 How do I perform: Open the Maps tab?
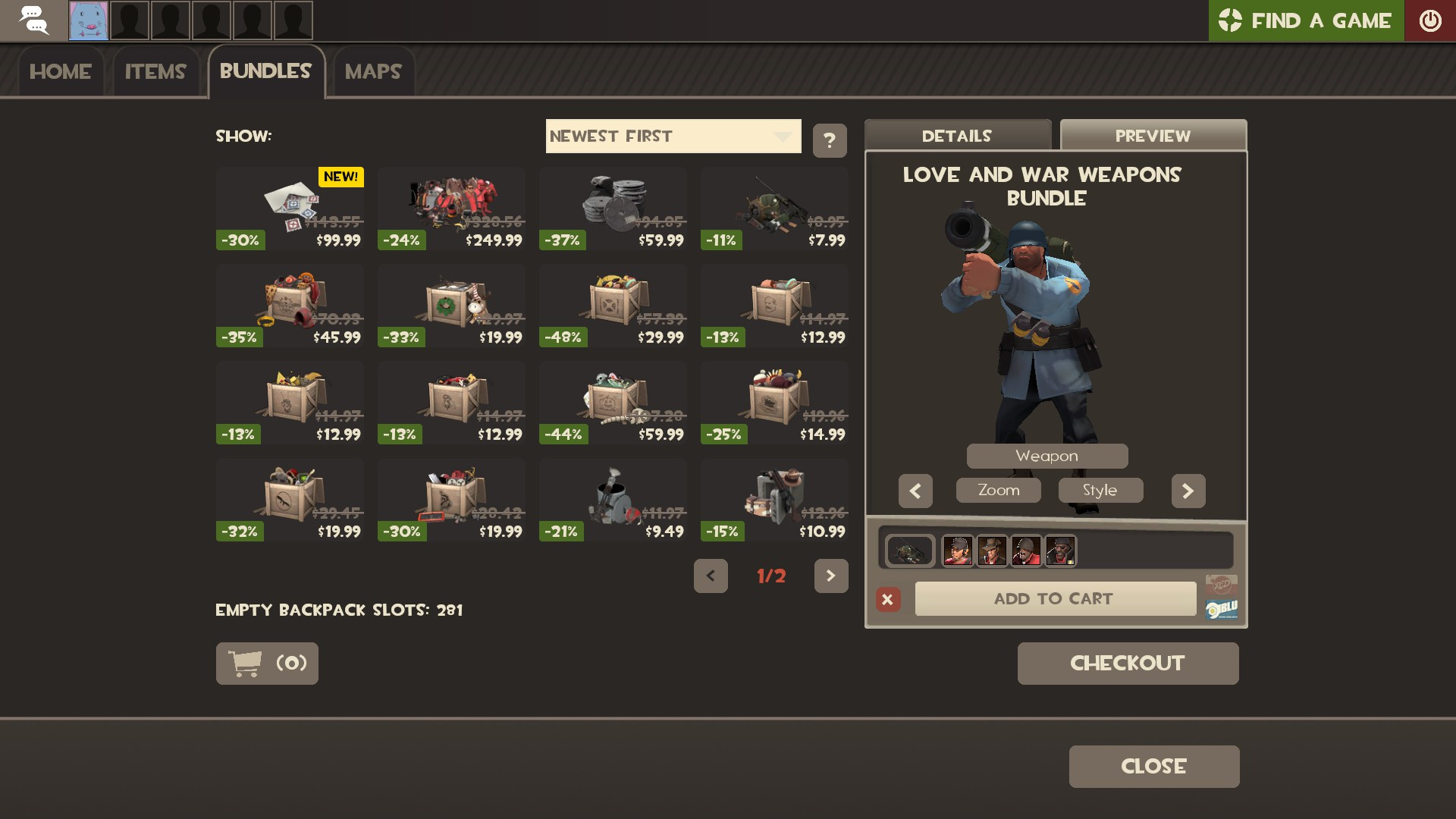tap(374, 71)
